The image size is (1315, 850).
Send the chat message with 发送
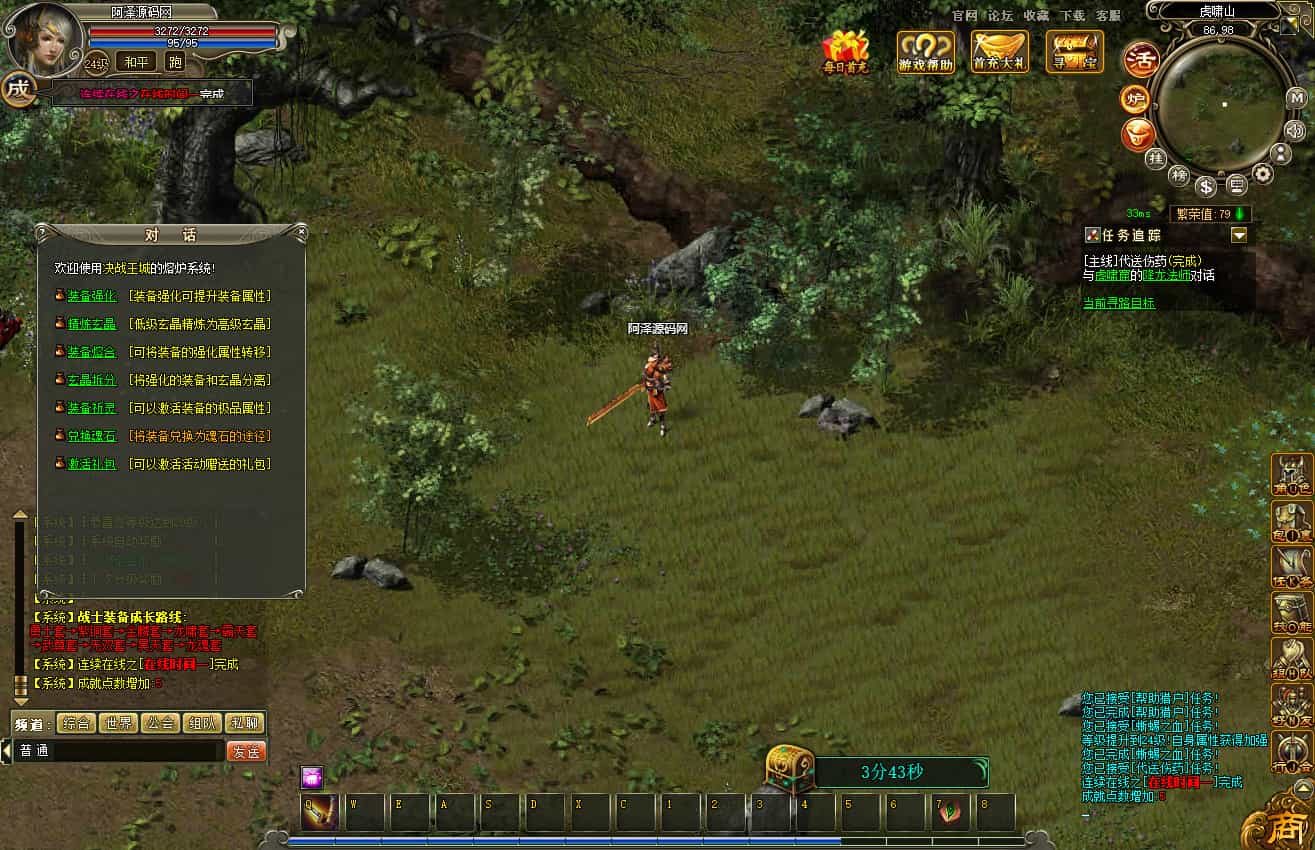click(246, 751)
